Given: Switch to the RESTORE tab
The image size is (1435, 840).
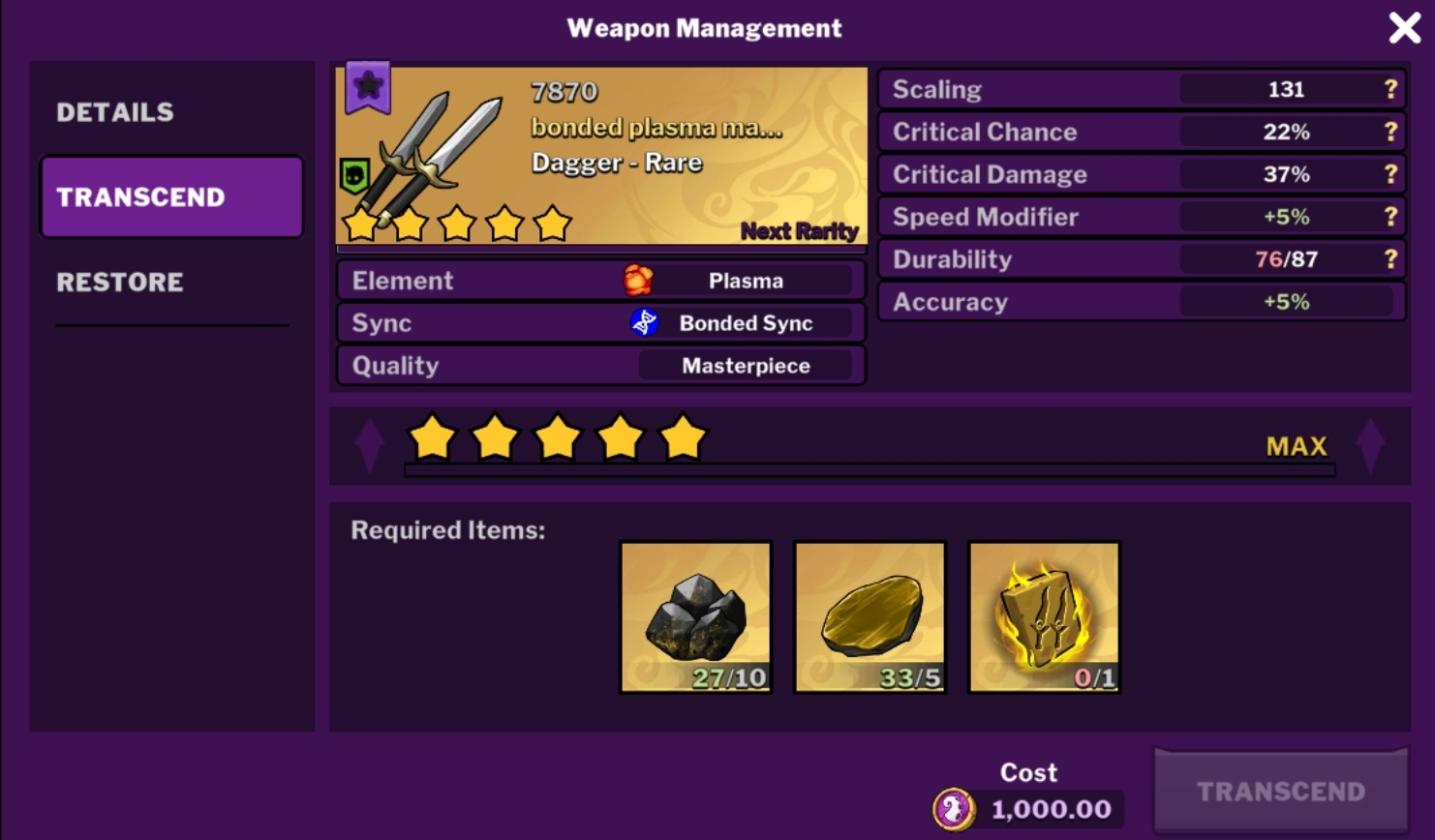Looking at the screenshot, I should pos(119,283).
